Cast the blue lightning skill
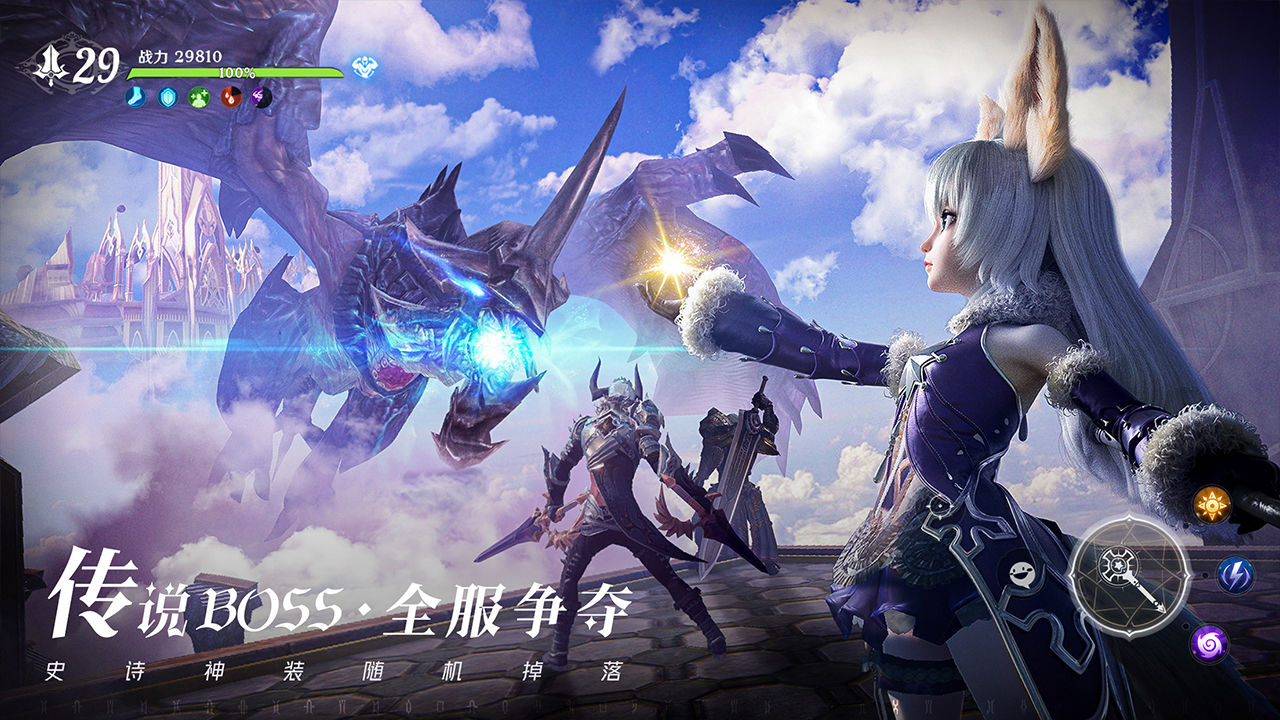 [1238, 573]
